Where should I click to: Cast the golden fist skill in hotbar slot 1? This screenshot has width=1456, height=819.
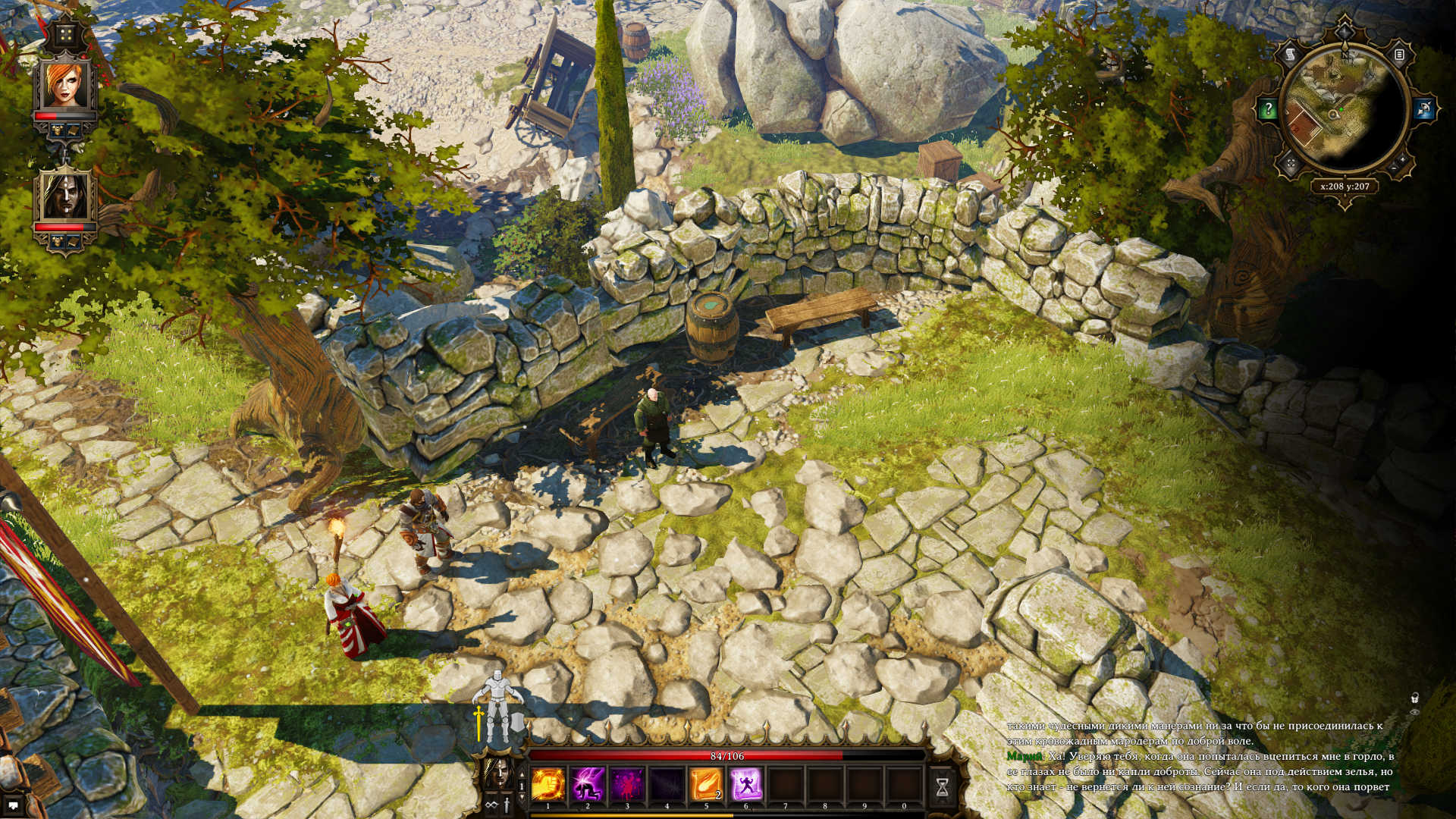coord(548,784)
